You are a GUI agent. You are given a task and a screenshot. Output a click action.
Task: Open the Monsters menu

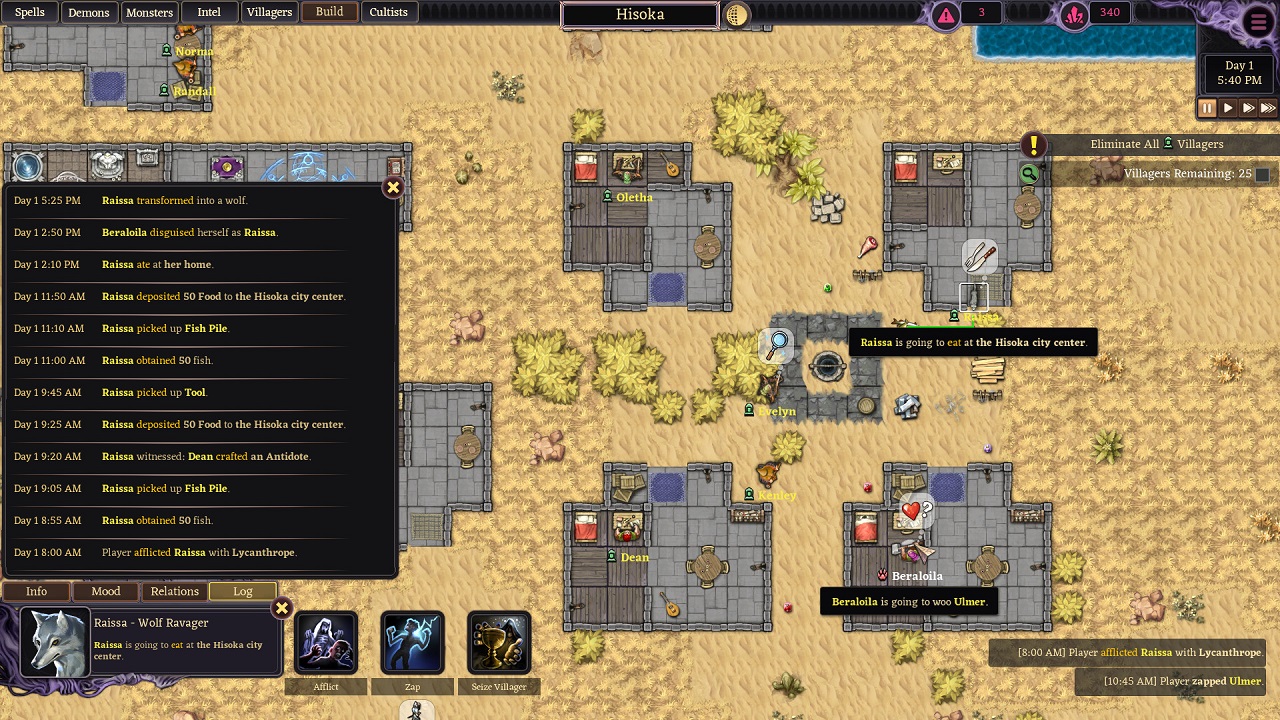point(149,12)
